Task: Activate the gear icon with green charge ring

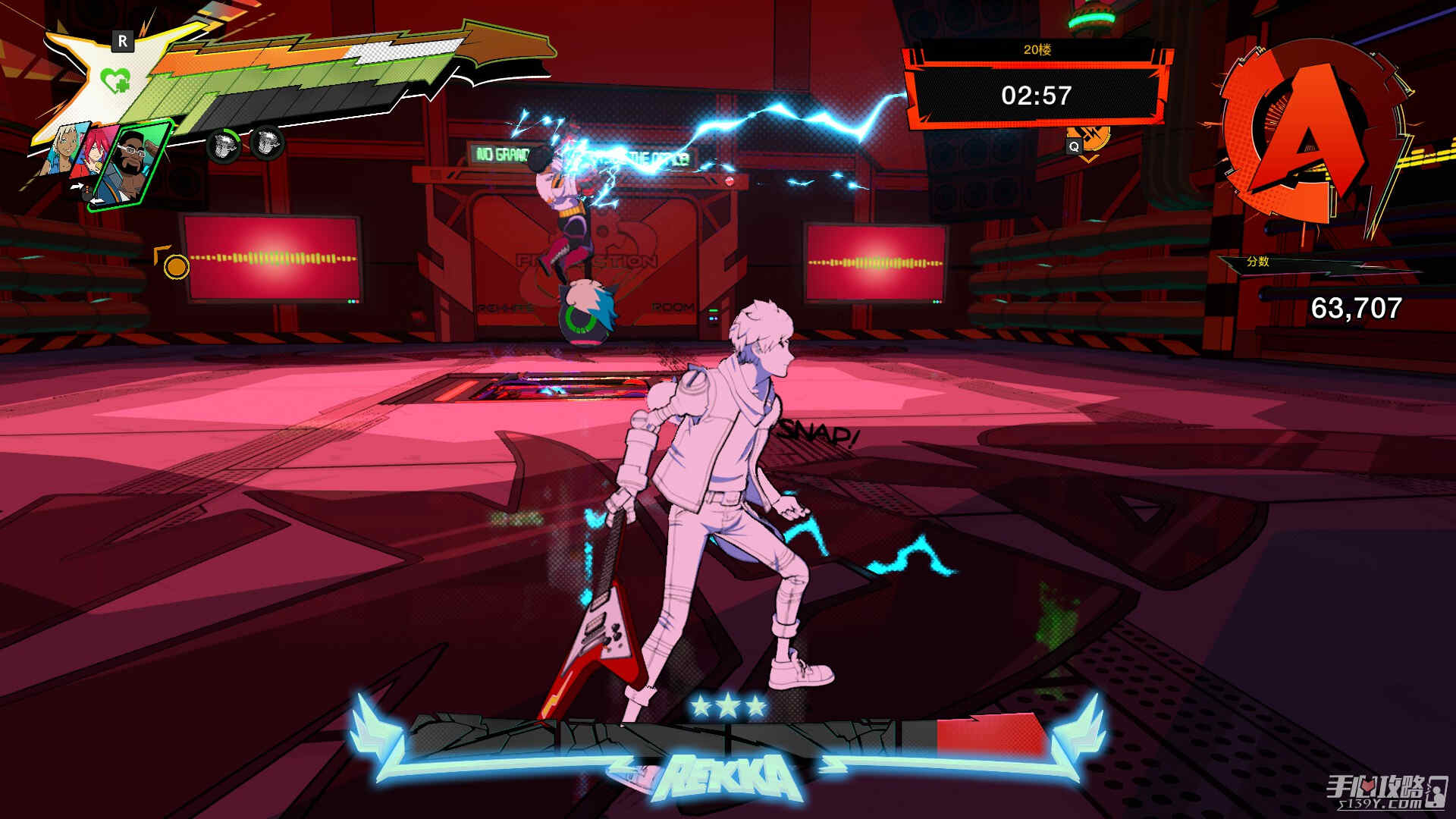Action: pyautogui.click(x=223, y=144)
